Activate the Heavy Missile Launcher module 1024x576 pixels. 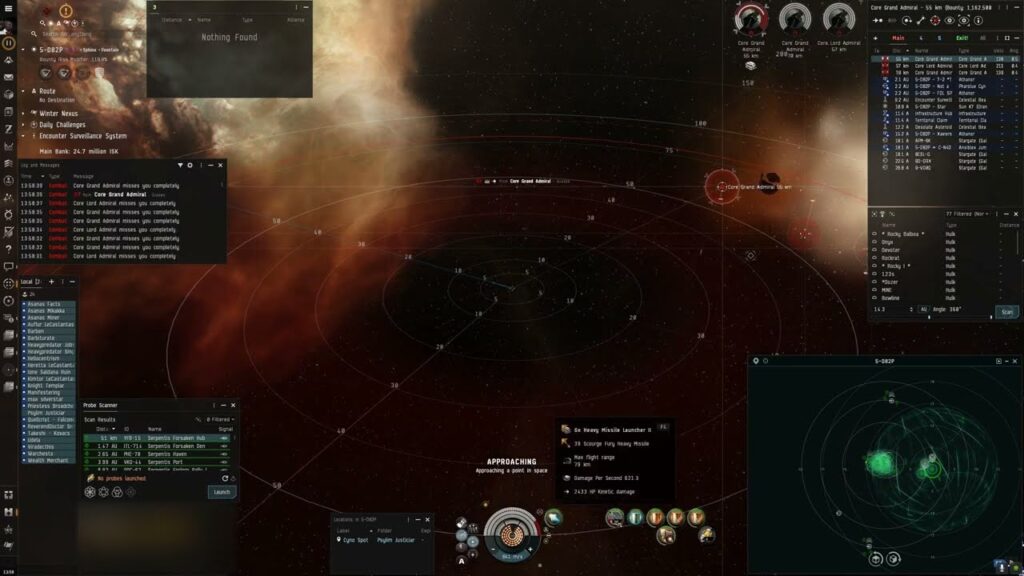click(616, 517)
